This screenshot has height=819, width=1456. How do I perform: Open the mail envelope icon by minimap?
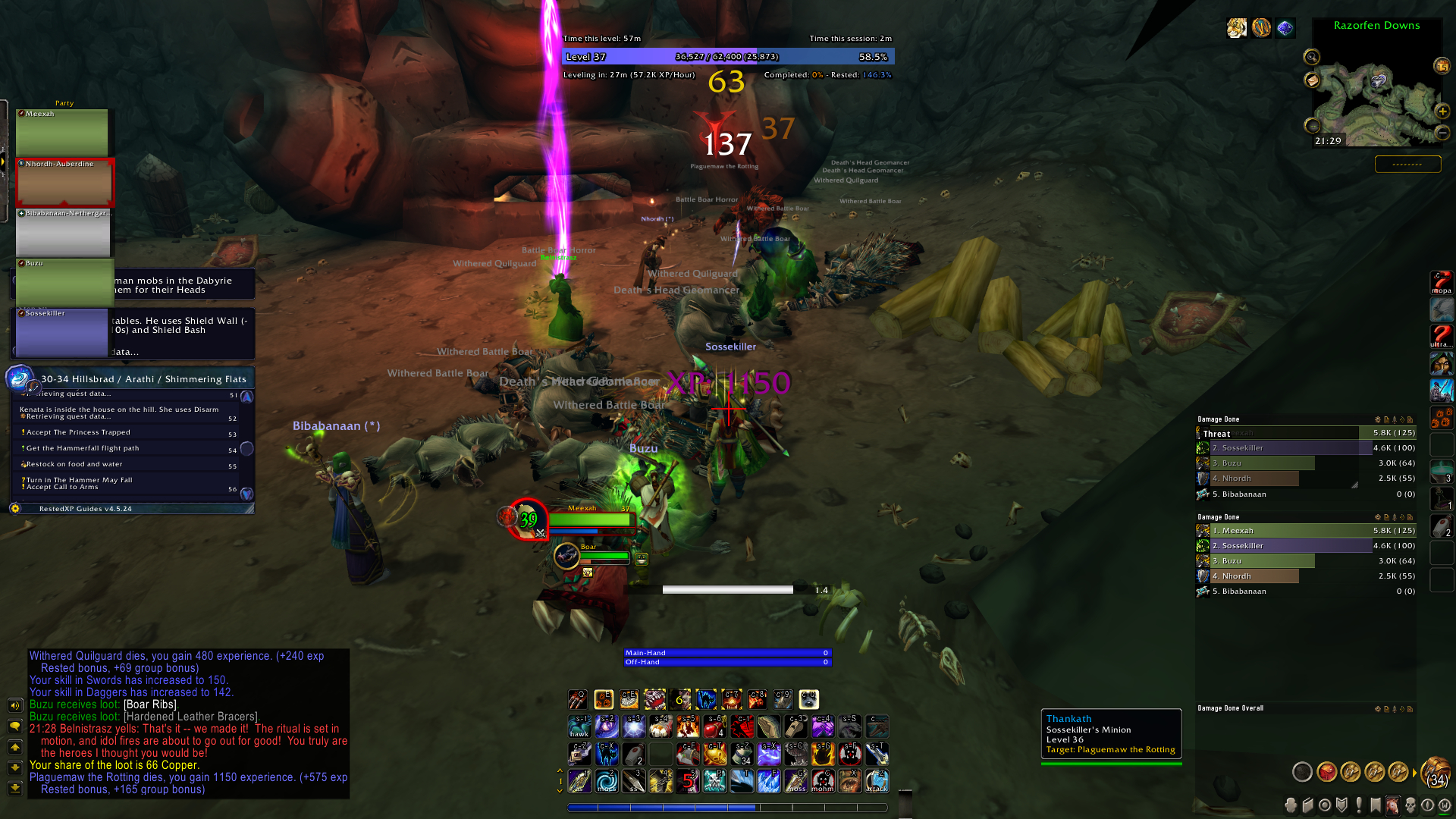coord(1312,80)
